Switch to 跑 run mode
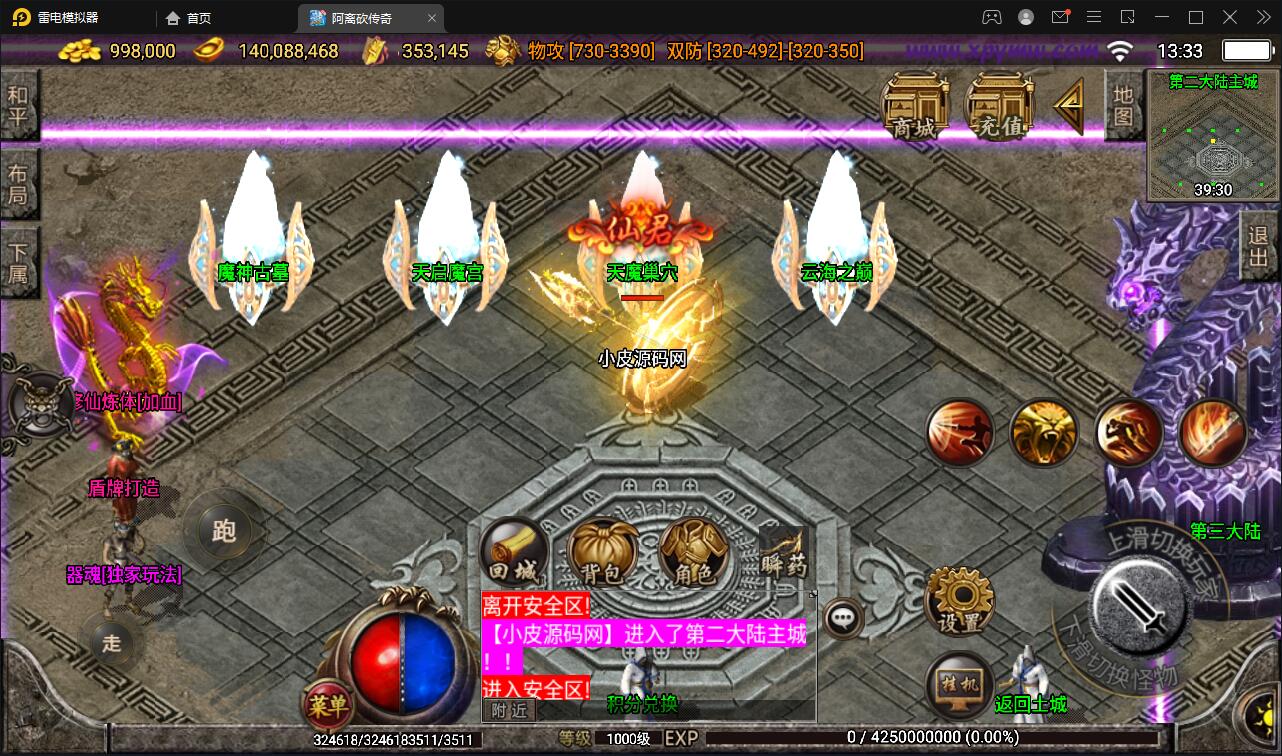 [224, 531]
